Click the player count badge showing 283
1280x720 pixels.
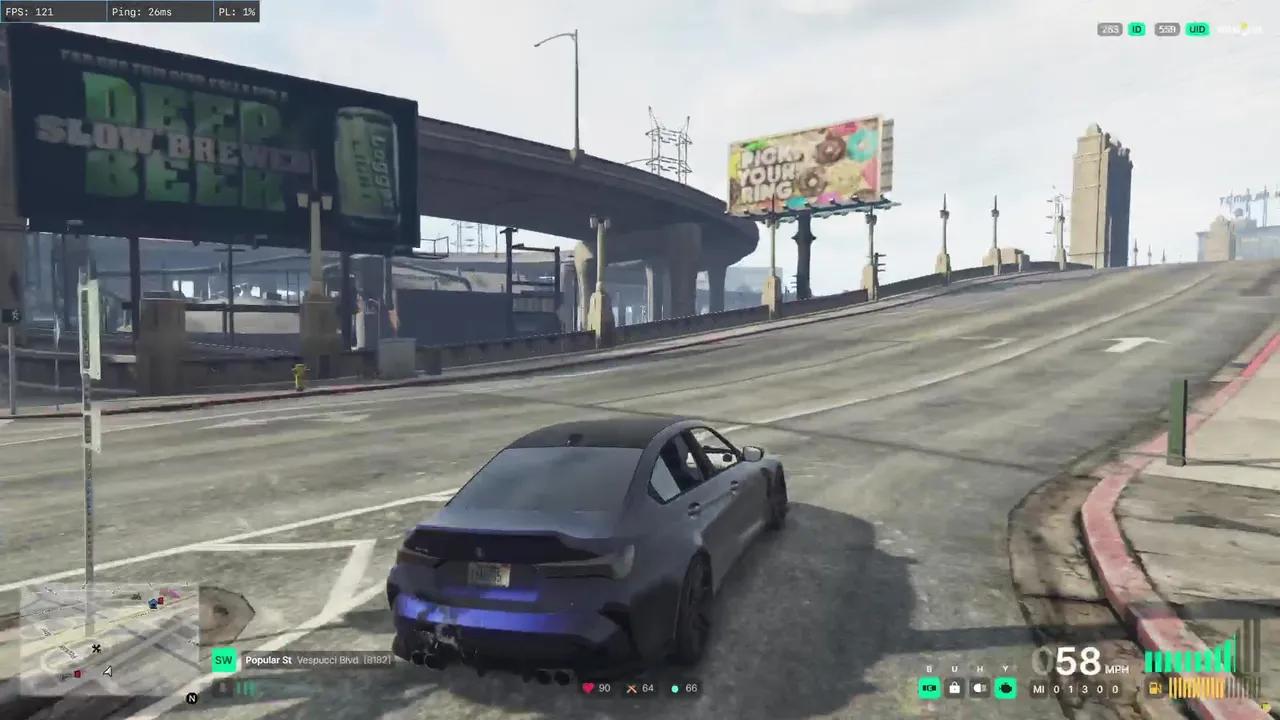point(1110,29)
